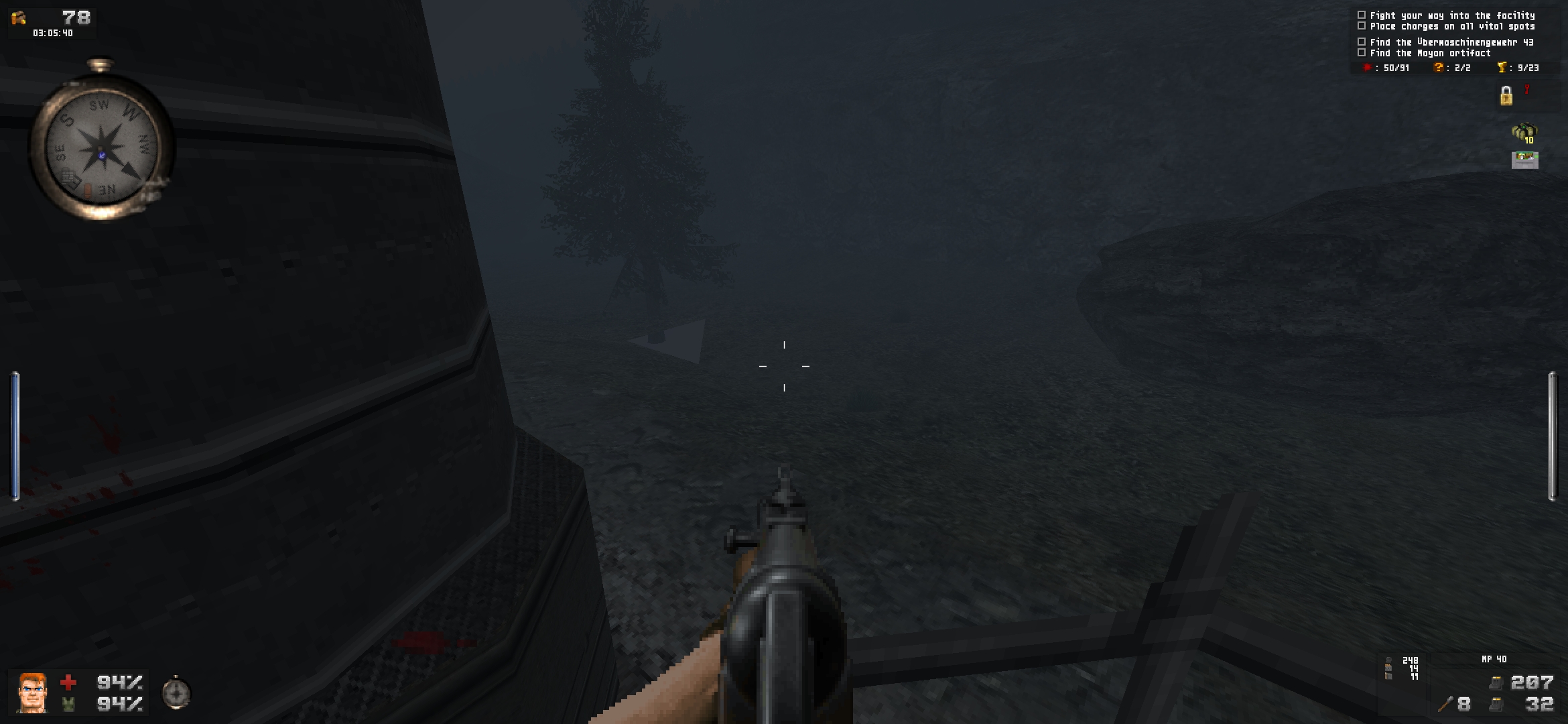The height and width of the screenshot is (724, 1568).
Task: Select the gold treasure icon near the timer
Action: click(17, 18)
